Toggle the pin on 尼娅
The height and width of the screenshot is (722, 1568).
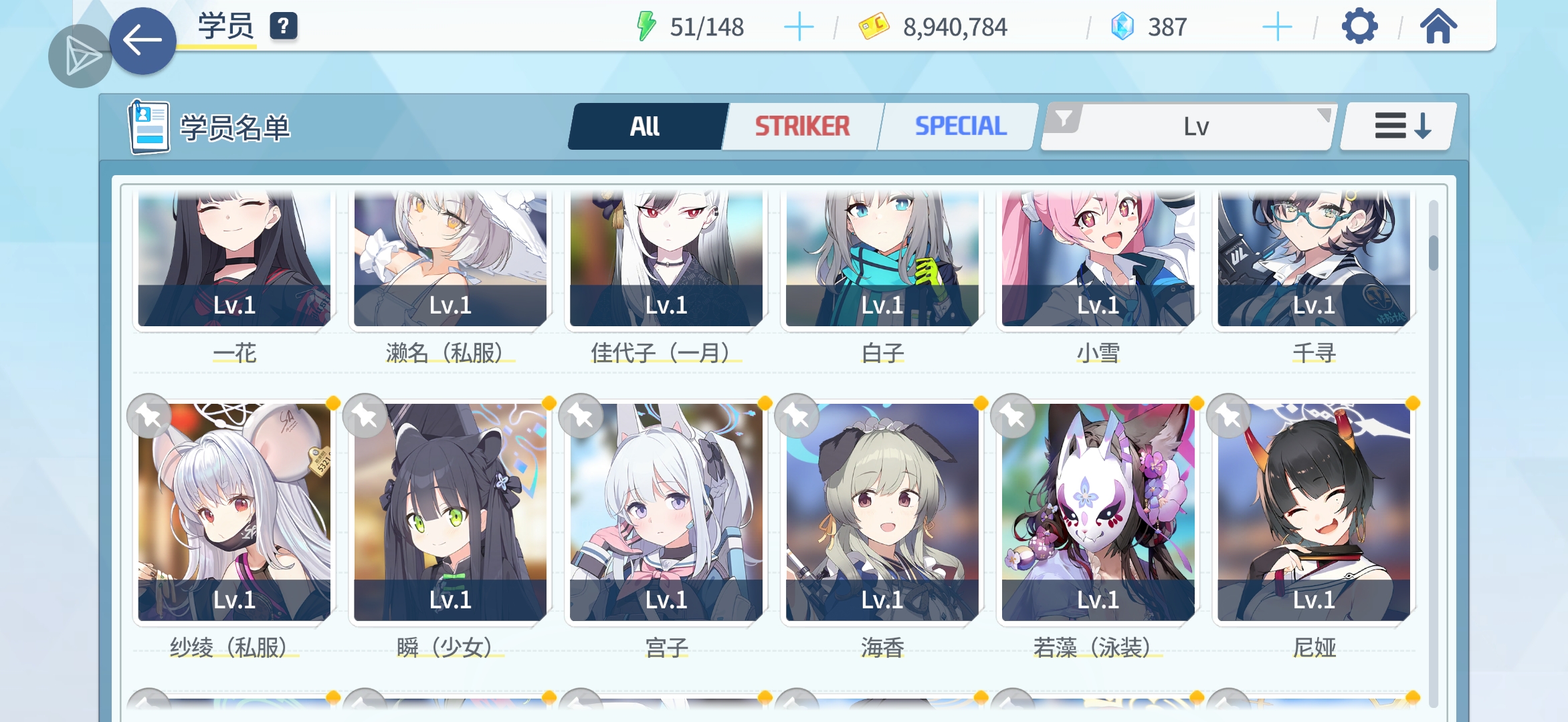[x=1230, y=415]
